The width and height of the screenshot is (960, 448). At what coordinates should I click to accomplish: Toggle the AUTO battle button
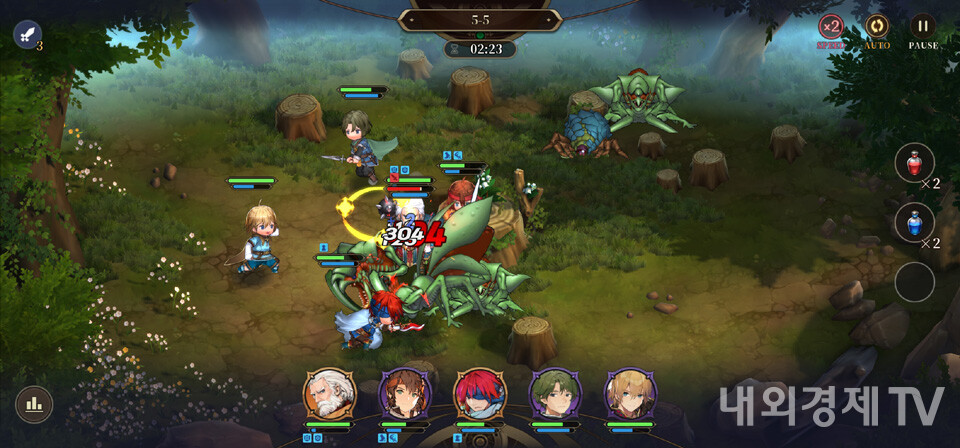tap(877, 27)
